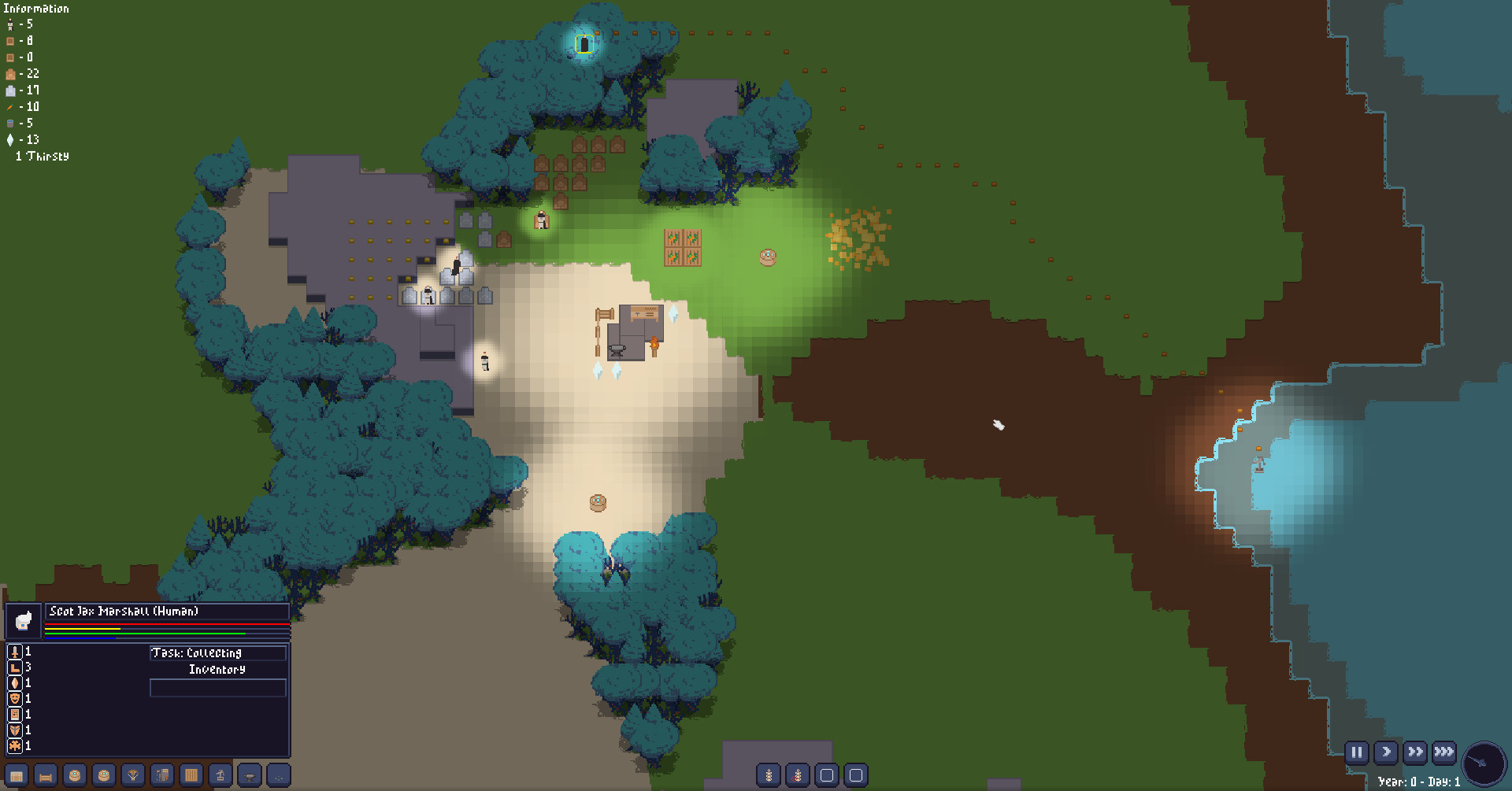Expand the Information panel header
1512x791 pixels.
pos(35,8)
